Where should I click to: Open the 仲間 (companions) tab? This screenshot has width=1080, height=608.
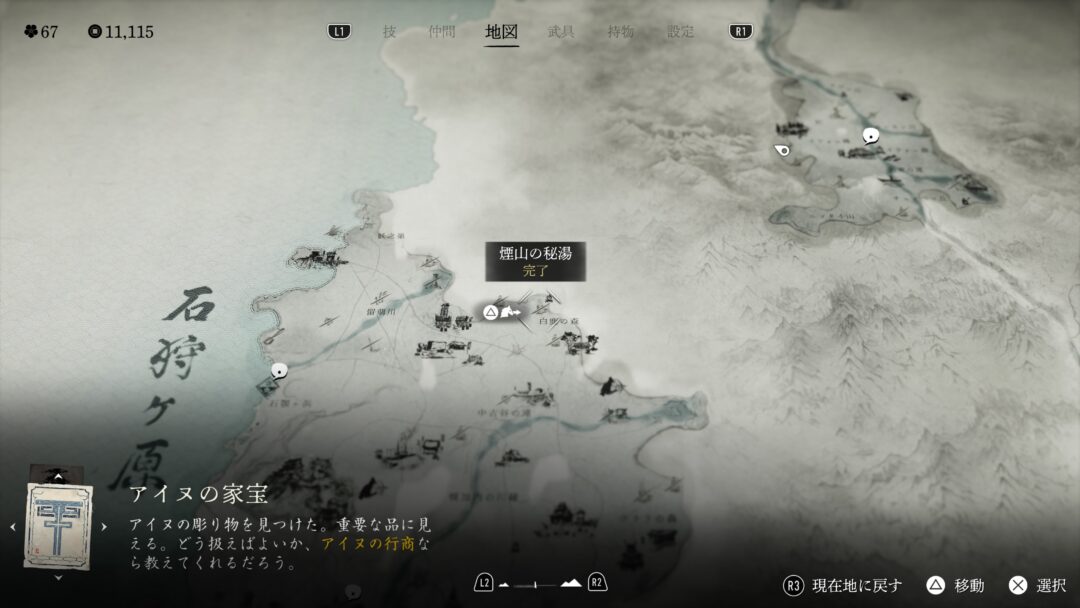pyautogui.click(x=441, y=31)
